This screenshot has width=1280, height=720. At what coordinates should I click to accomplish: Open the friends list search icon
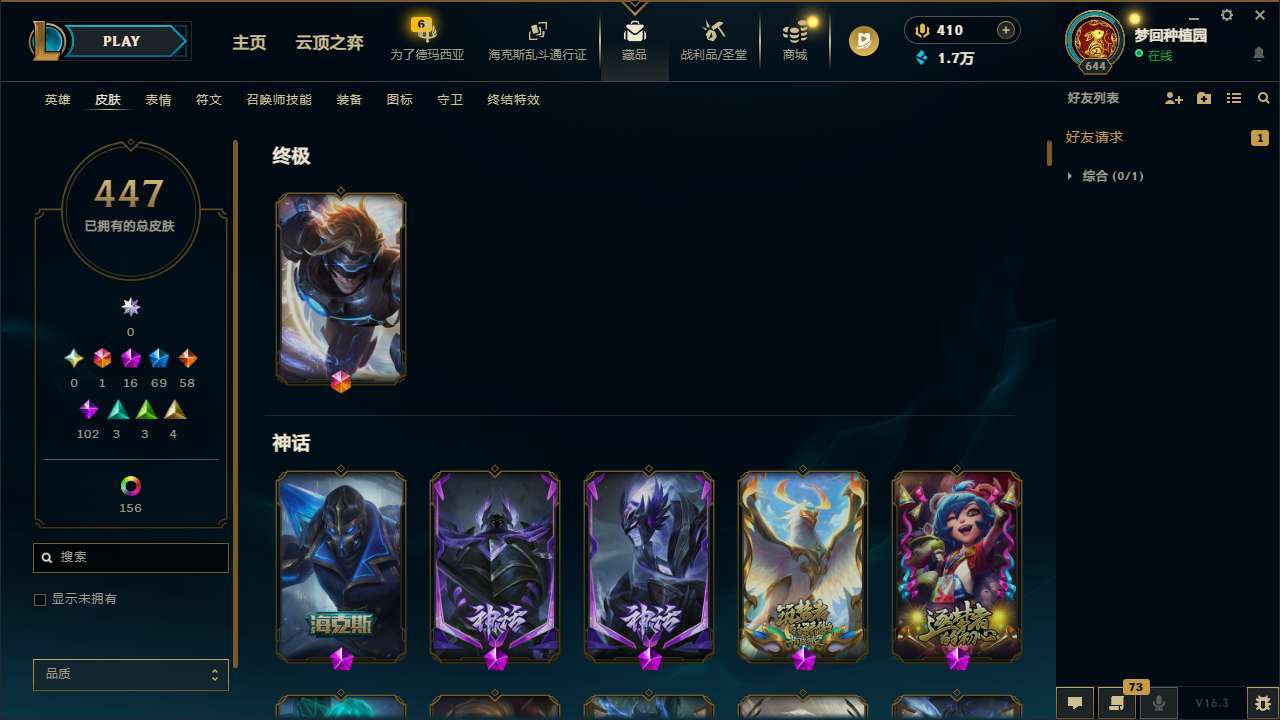click(1264, 98)
